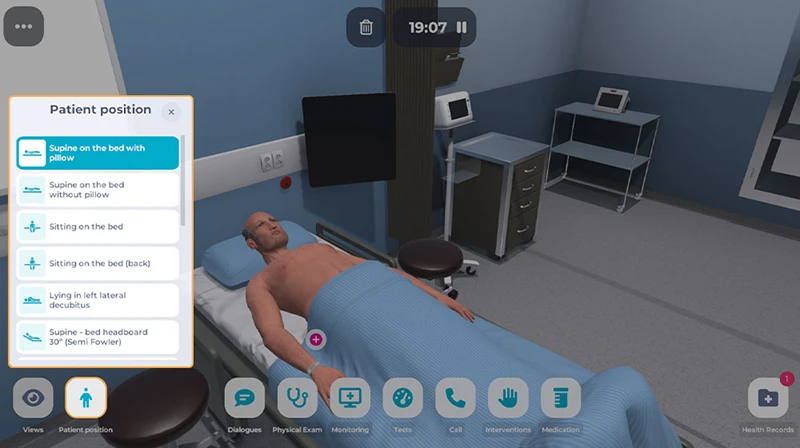Choose Supine on the bed without pillow
The height and width of the screenshot is (448, 800).
click(98, 190)
